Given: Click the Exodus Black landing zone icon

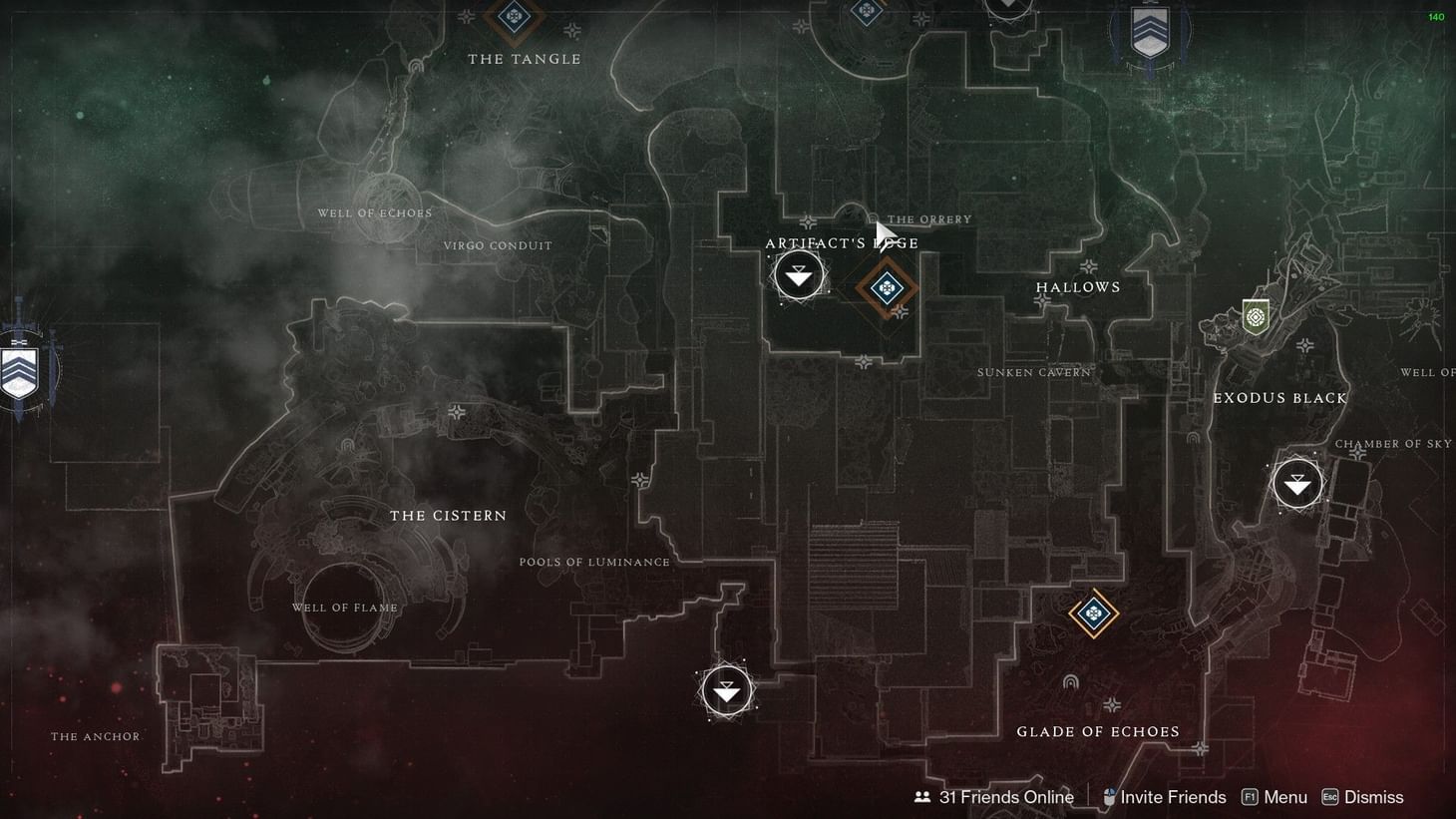Looking at the screenshot, I should click(x=1297, y=483).
